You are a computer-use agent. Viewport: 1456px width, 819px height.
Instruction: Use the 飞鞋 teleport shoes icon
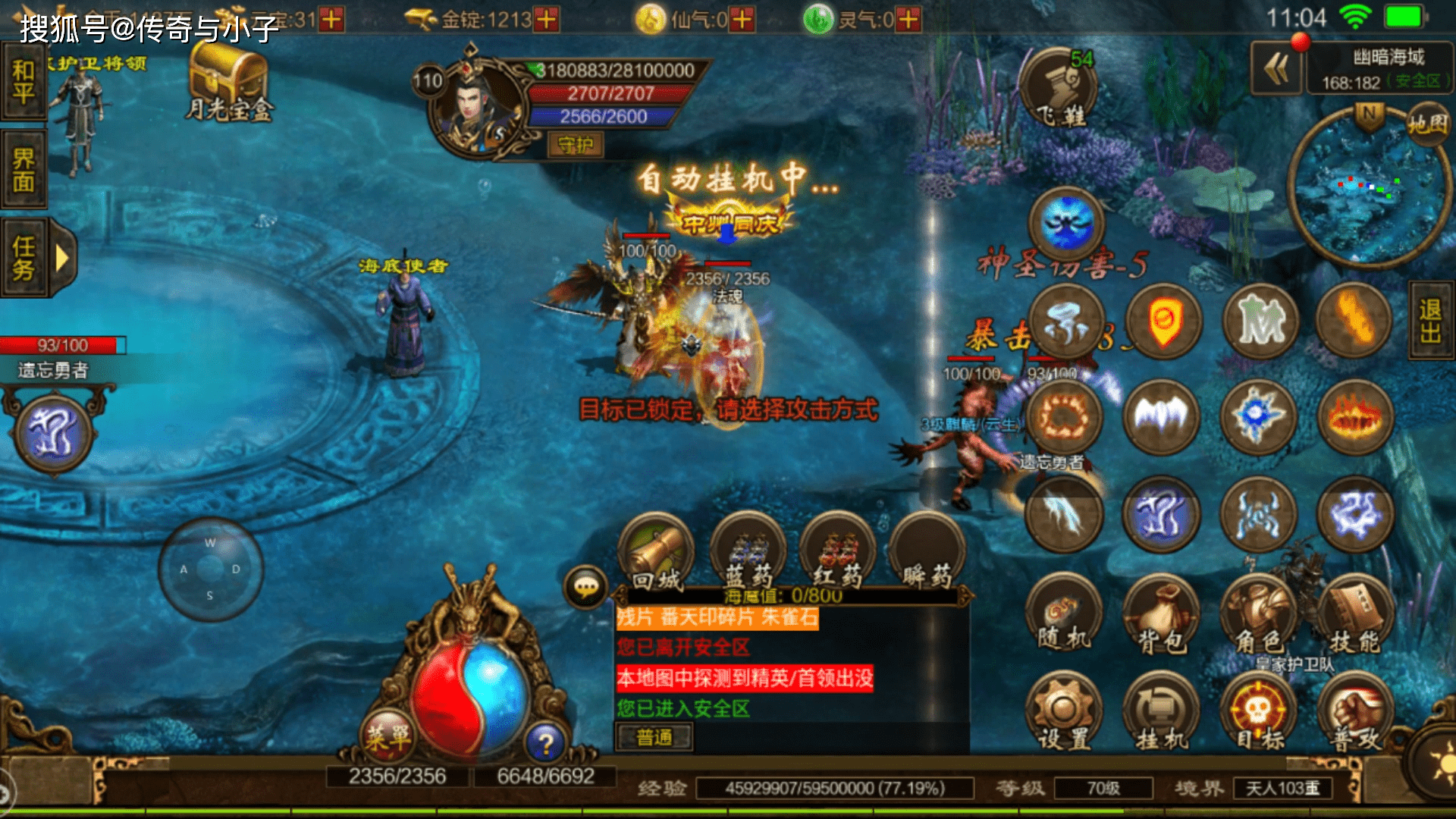1060,89
